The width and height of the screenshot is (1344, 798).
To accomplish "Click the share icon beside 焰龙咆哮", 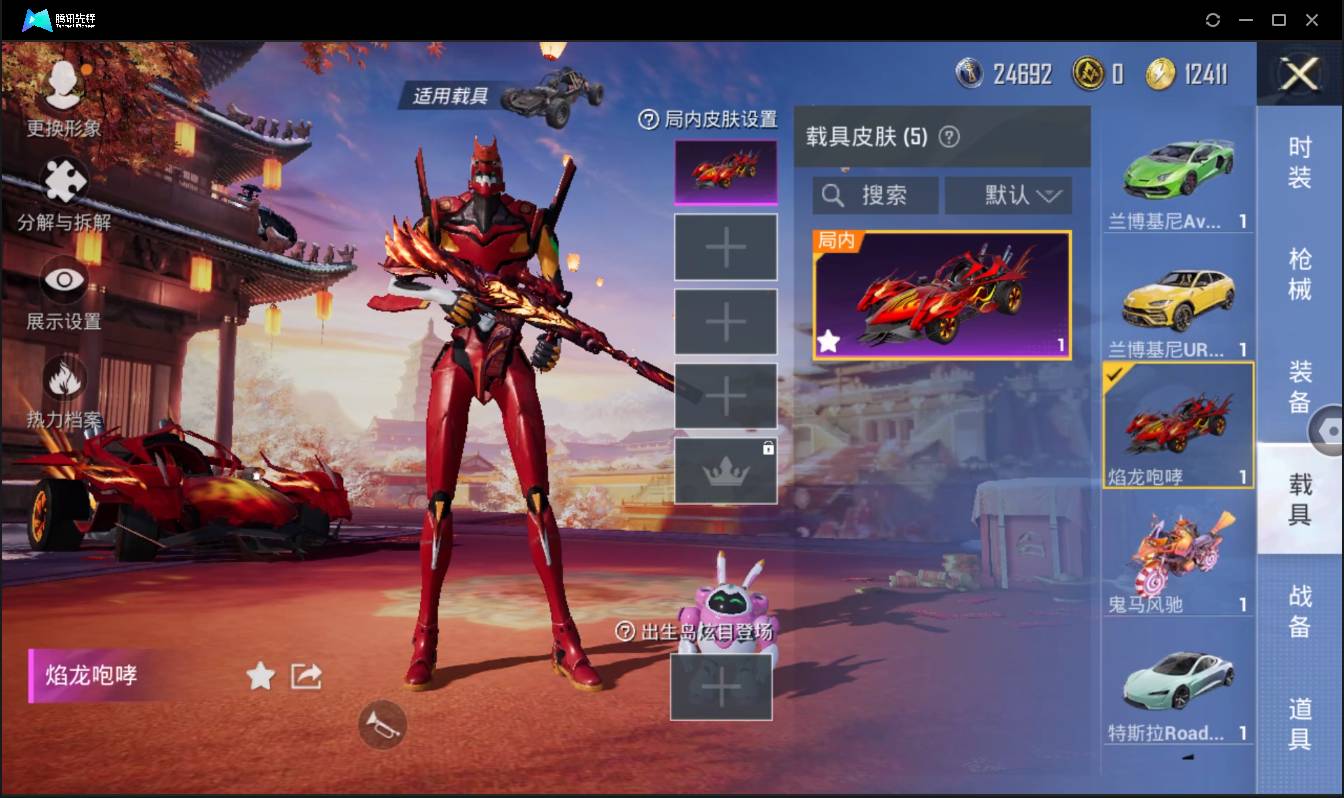I will click(303, 676).
